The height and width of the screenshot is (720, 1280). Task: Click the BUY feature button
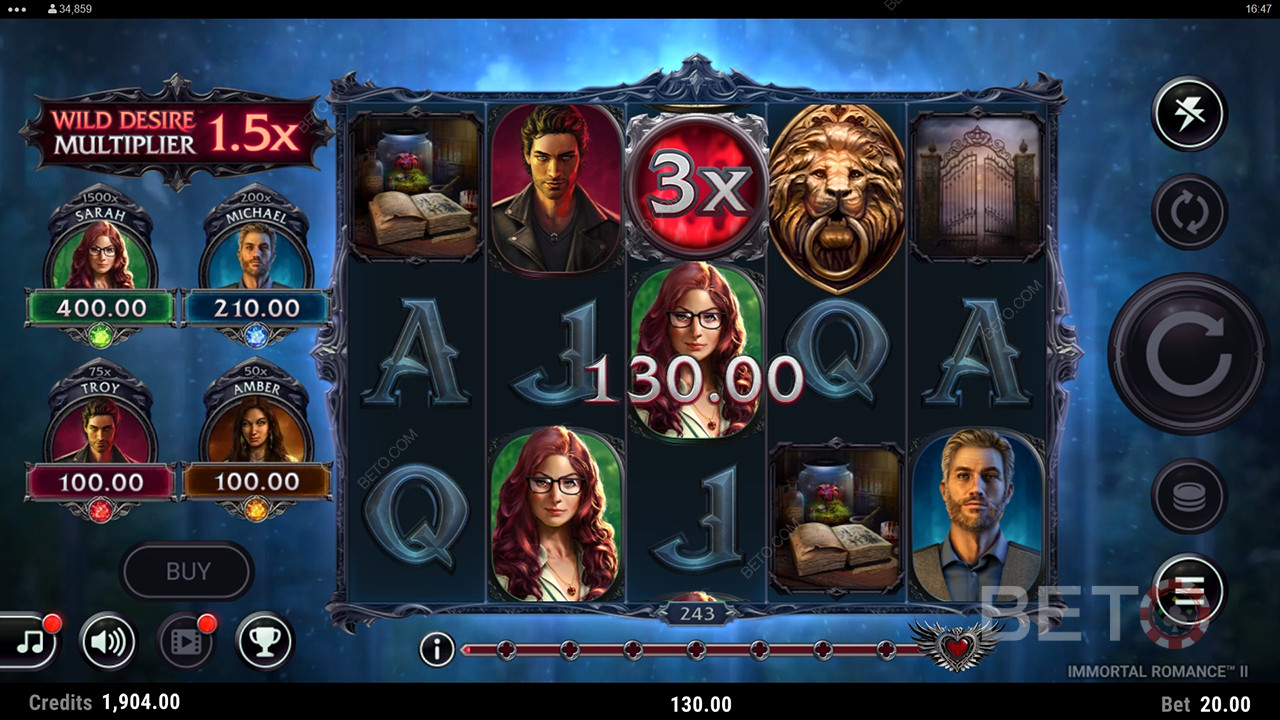click(188, 571)
